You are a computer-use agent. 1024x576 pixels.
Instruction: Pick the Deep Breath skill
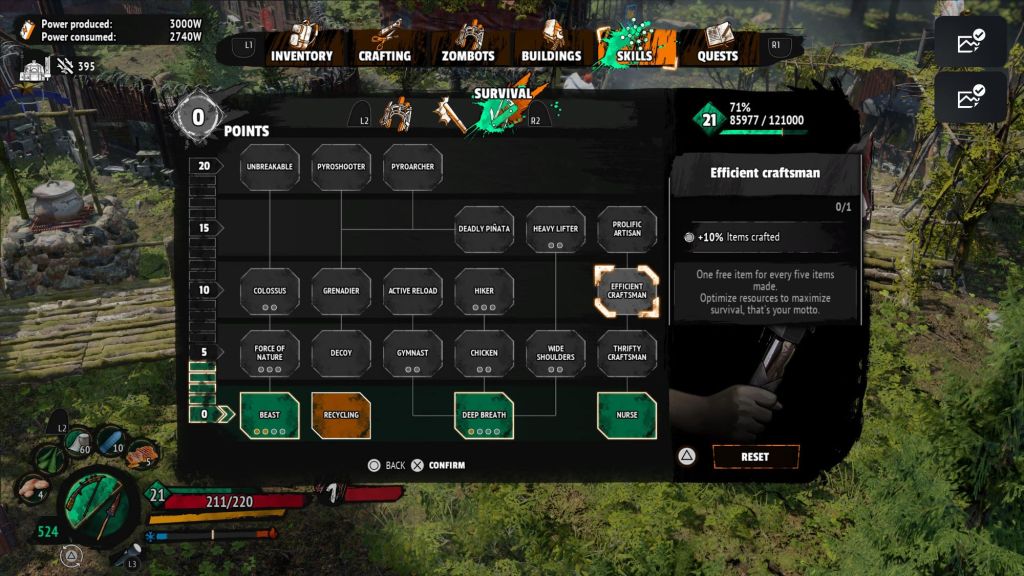pyautogui.click(x=484, y=415)
